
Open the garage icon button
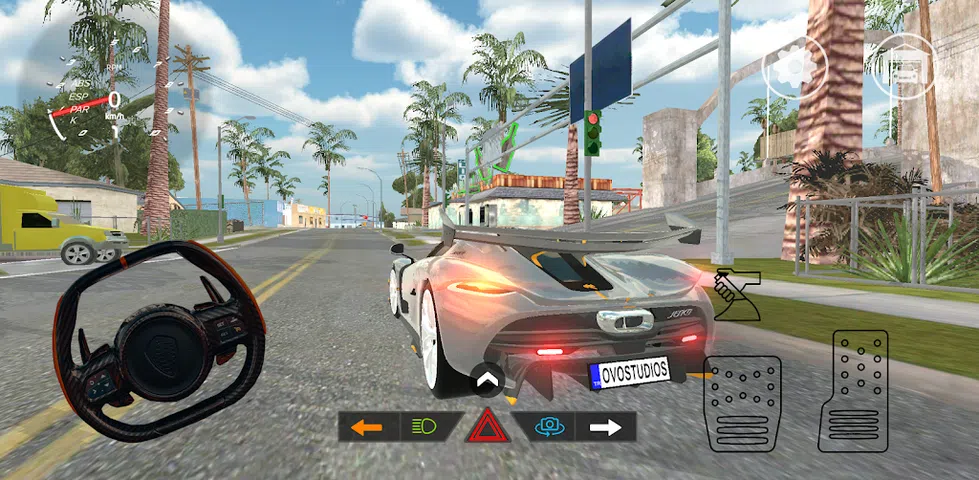pos(904,66)
